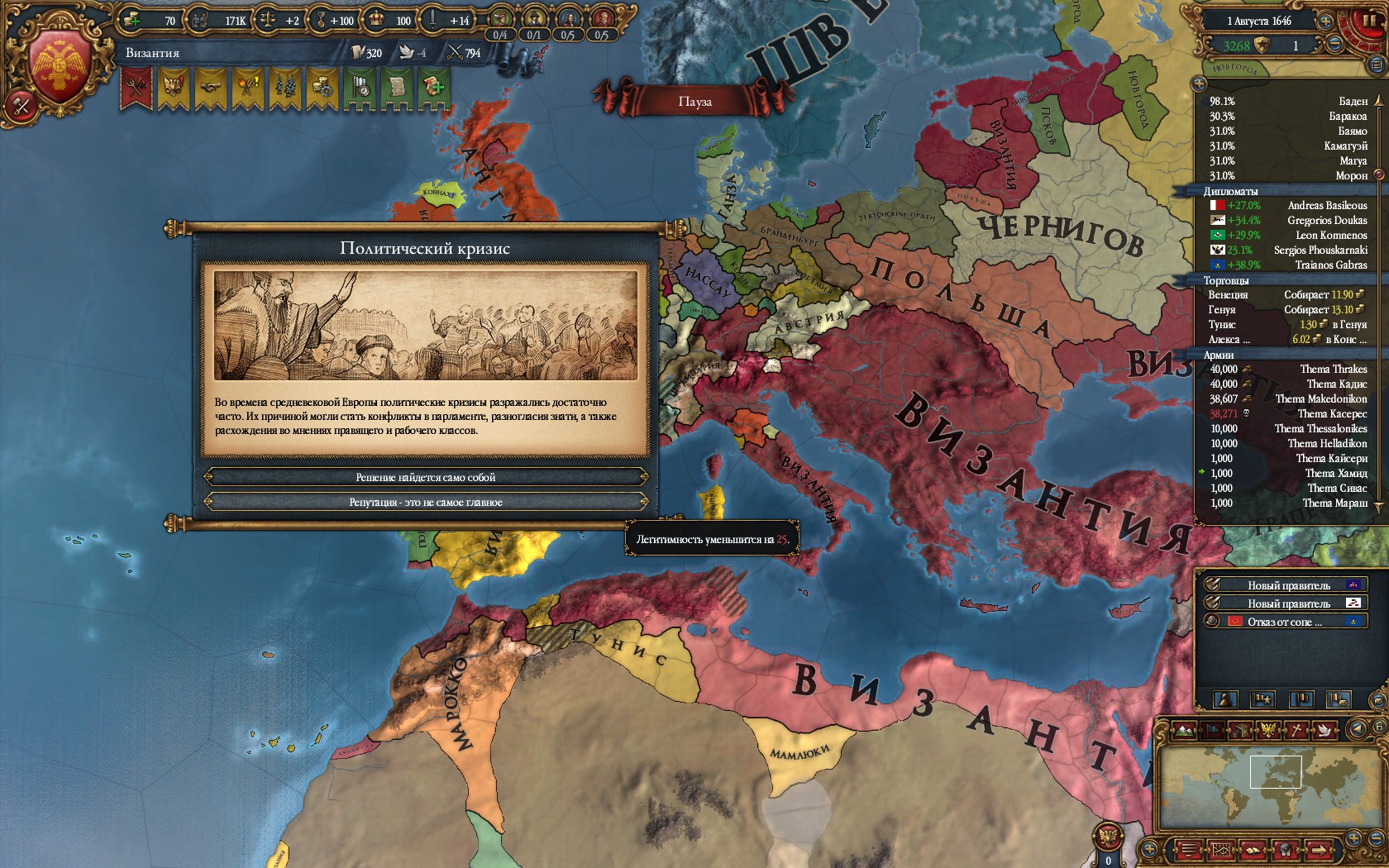Screen dimensions: 1389x868
Task: Open the ledger book button
Action: point(1252,850)
